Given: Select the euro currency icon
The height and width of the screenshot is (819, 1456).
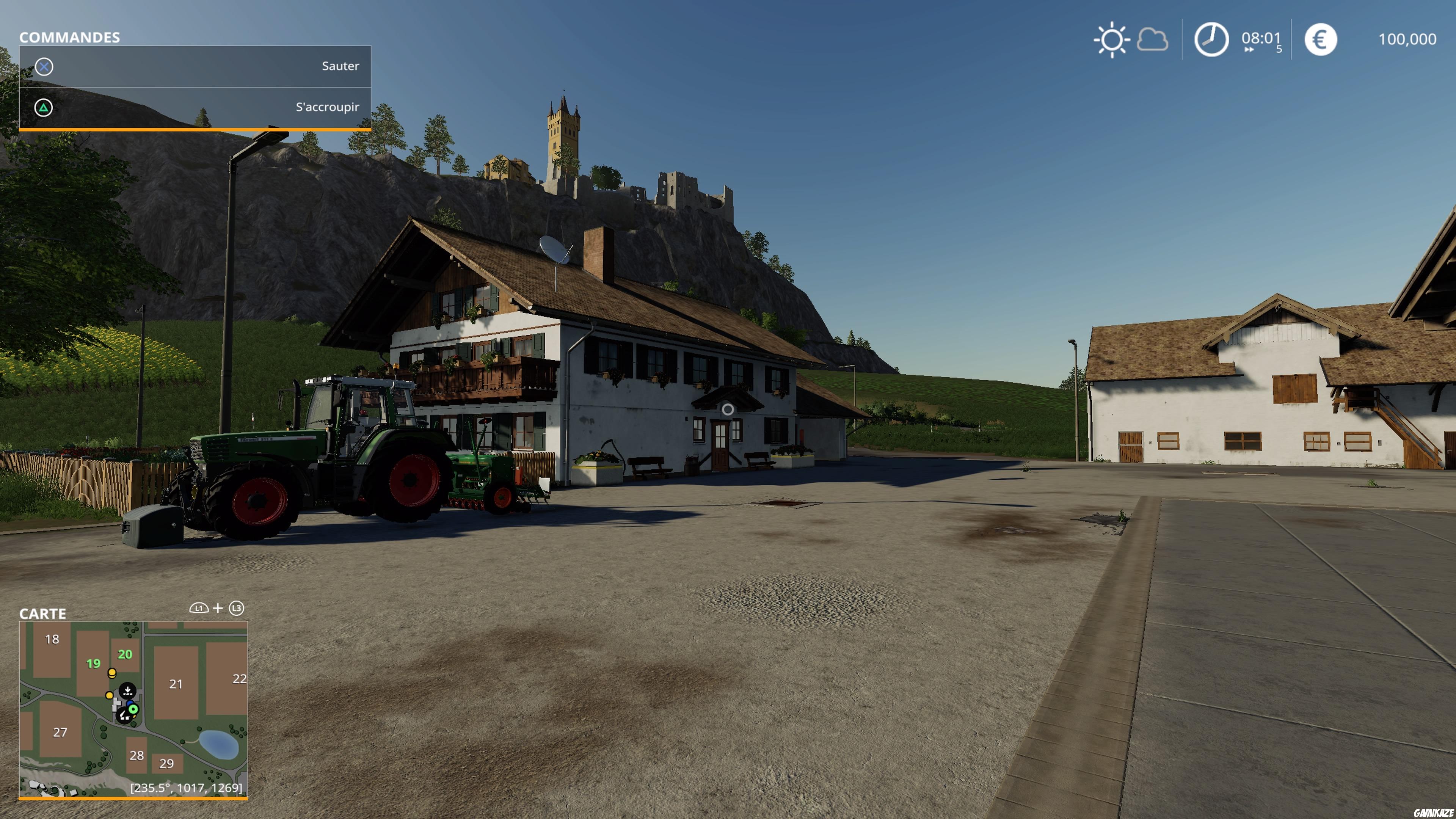Looking at the screenshot, I should click(1321, 39).
